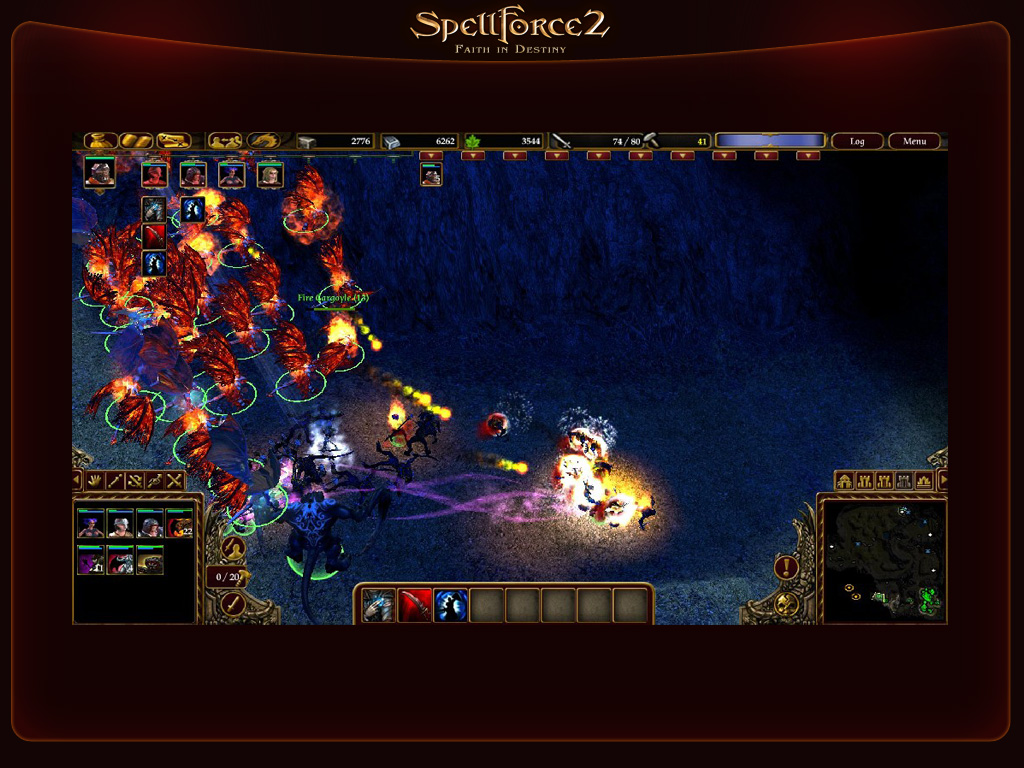Select the Fire Gargoyle group icon showing 22
The image size is (1024, 768).
(x=179, y=524)
